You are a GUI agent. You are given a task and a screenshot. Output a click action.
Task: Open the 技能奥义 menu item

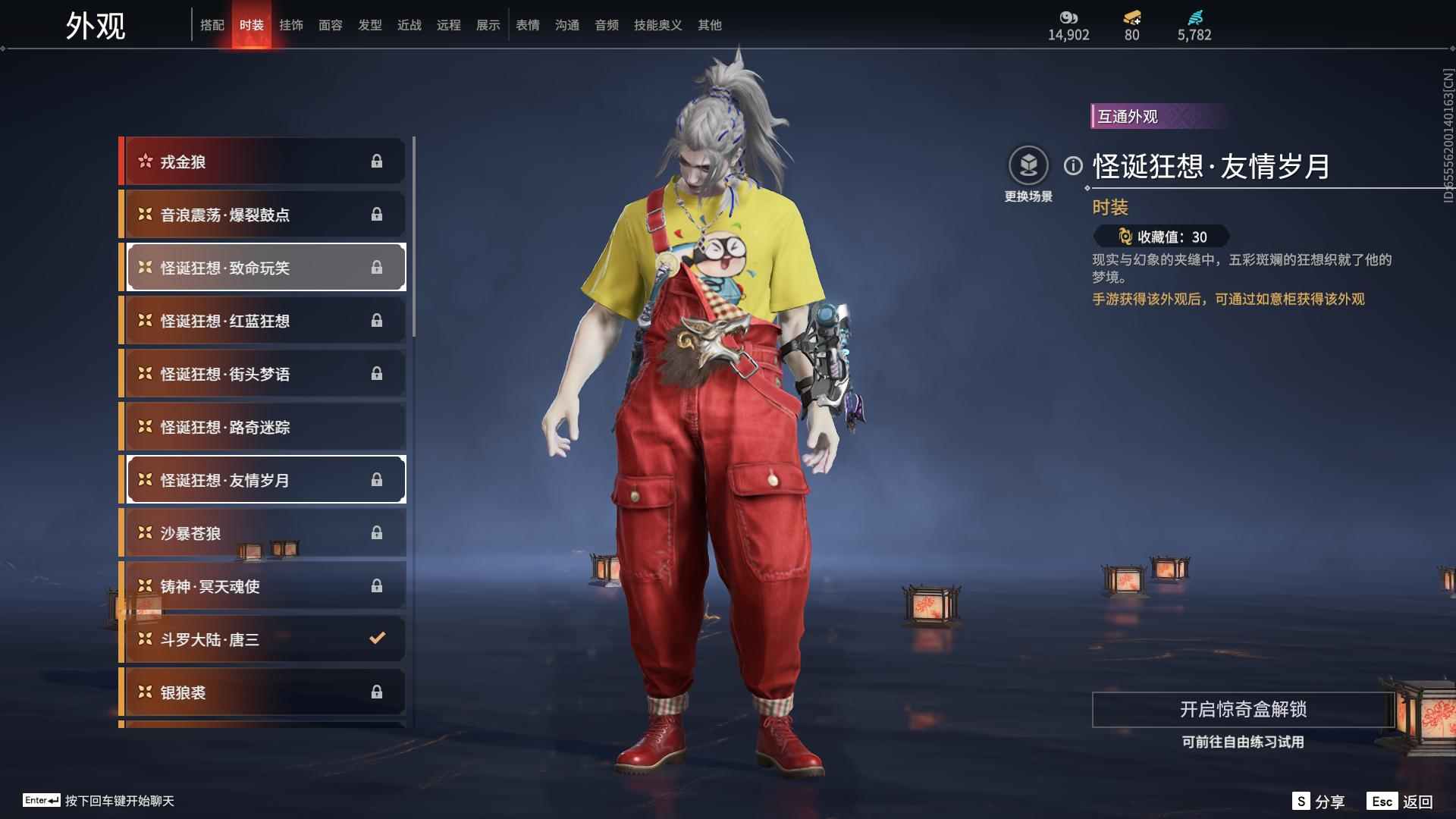click(656, 24)
